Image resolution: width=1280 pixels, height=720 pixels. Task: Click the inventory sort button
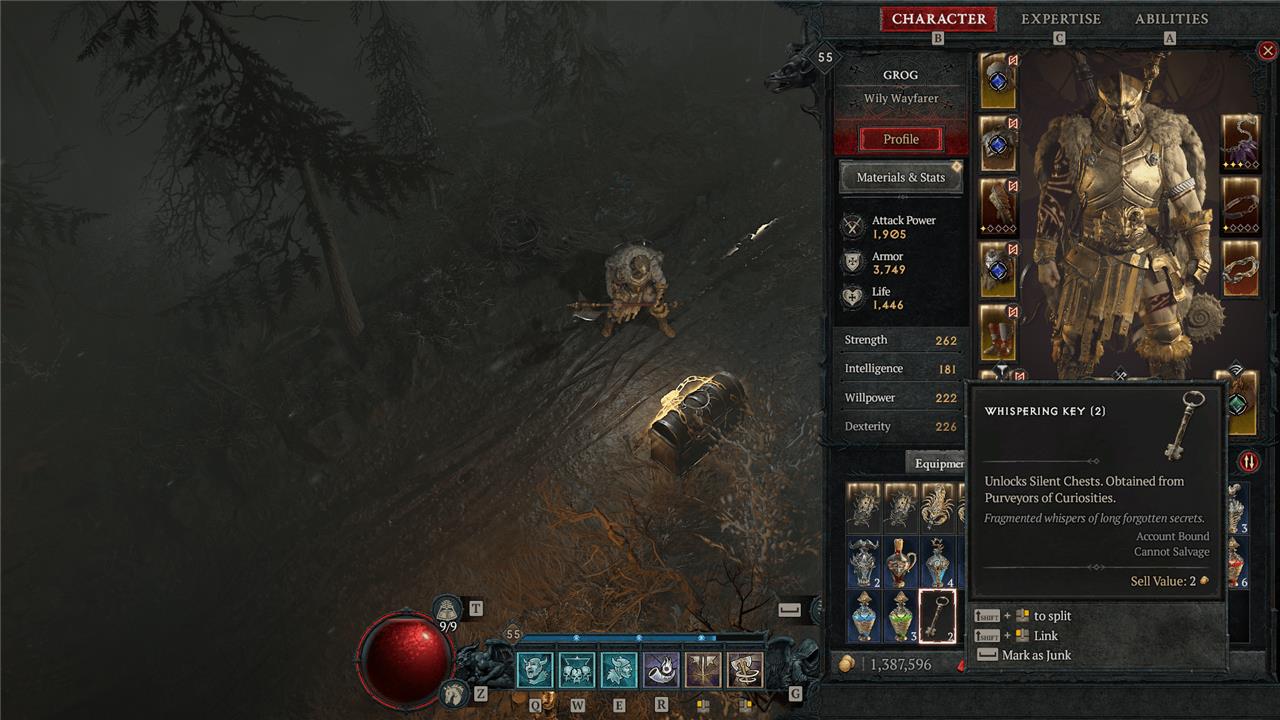pos(1249,461)
